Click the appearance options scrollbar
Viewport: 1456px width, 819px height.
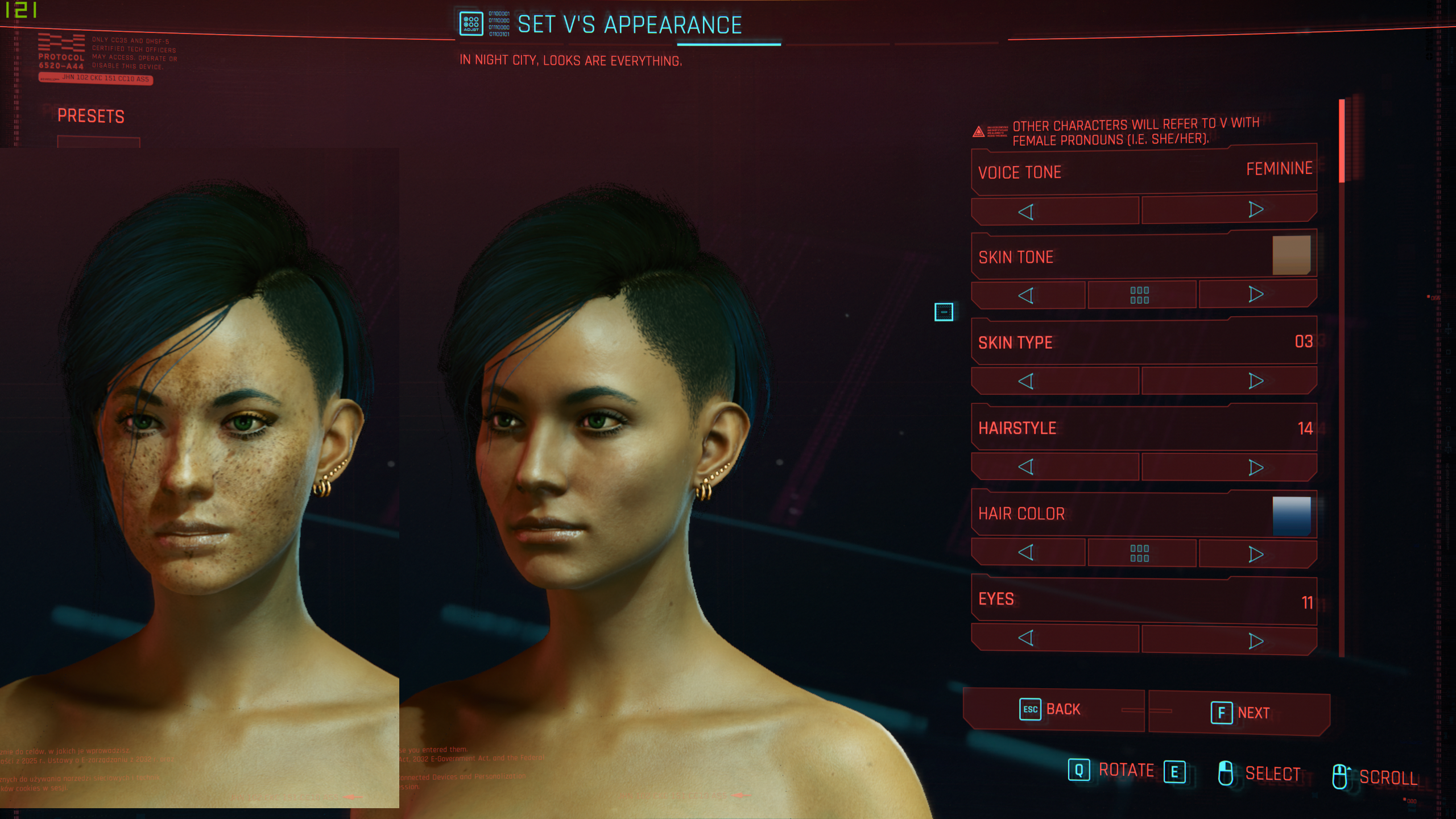click(x=1342, y=142)
